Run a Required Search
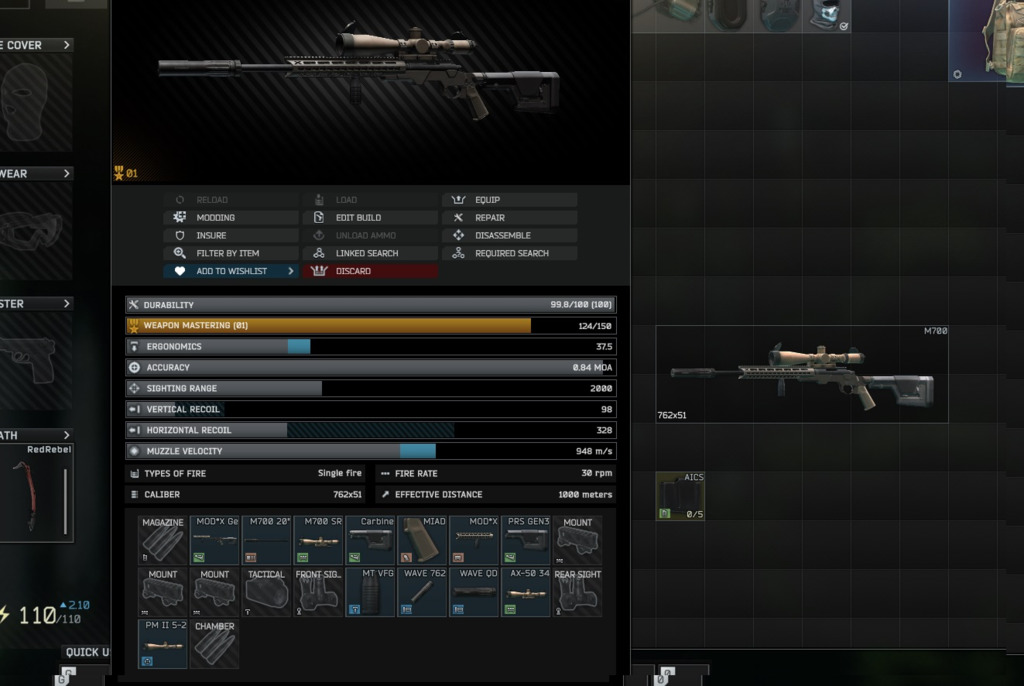This screenshot has width=1024, height=686. pos(508,254)
